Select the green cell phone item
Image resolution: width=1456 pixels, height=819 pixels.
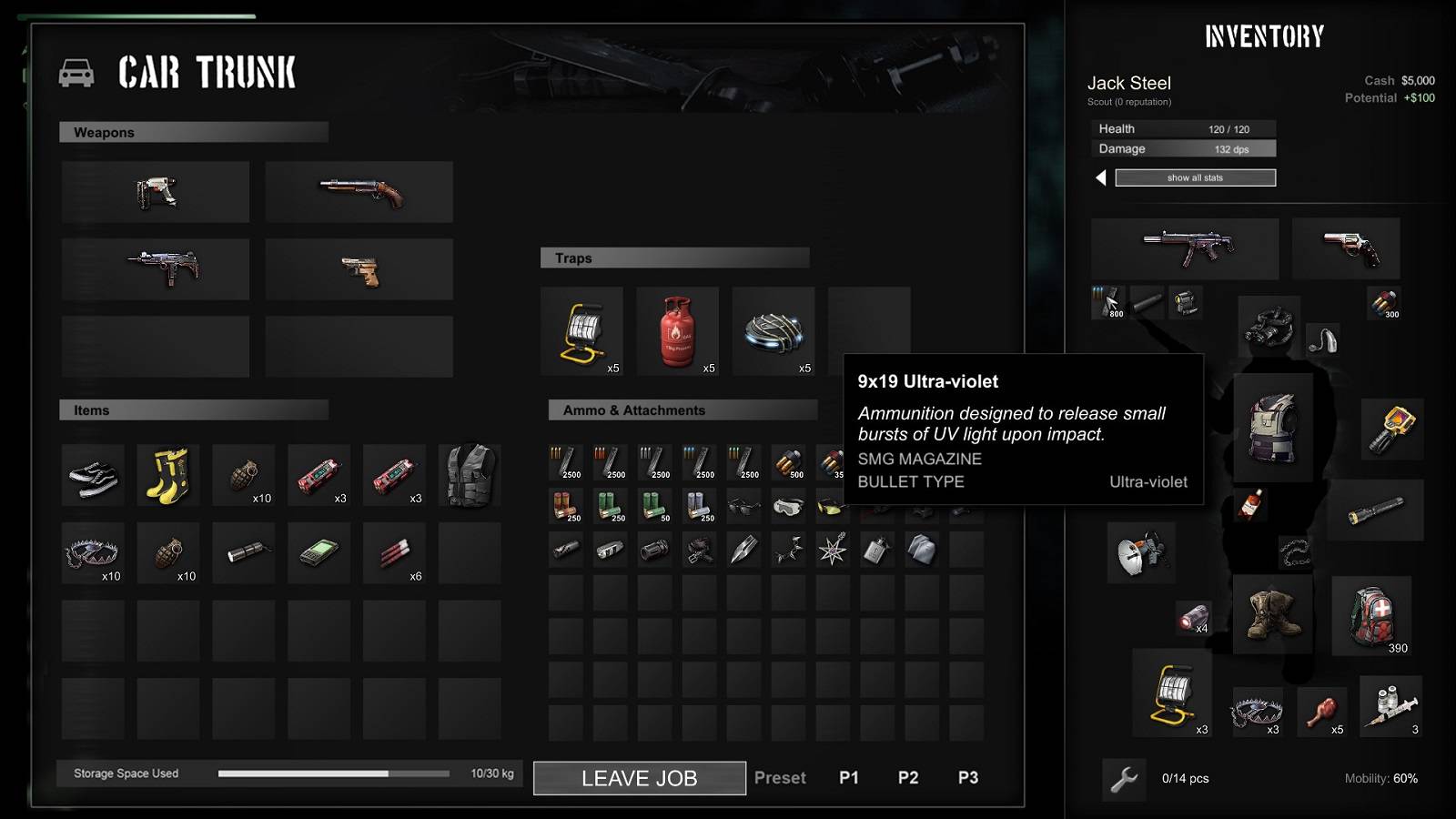point(318,551)
